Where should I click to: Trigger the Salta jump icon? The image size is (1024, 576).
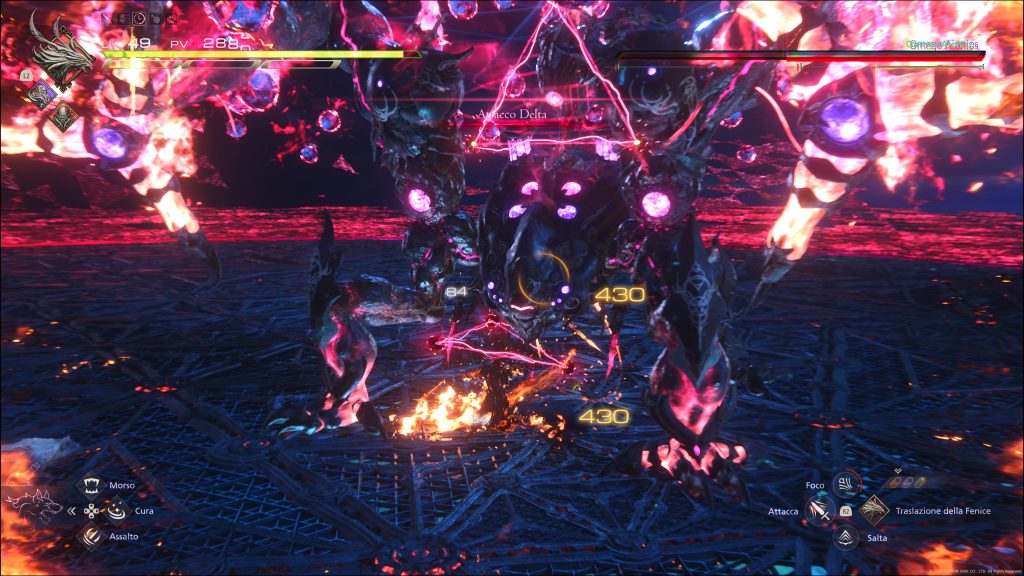[845, 537]
